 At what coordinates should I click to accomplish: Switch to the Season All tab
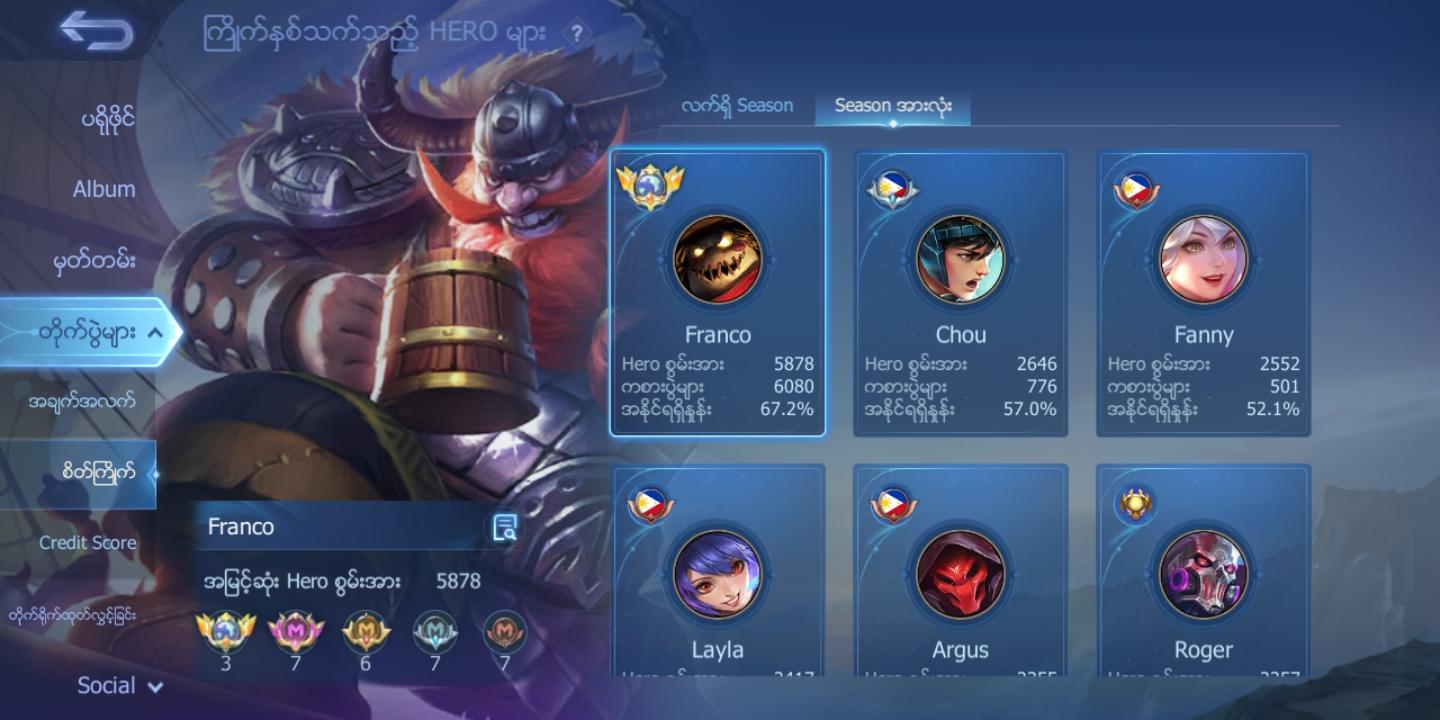pos(892,104)
